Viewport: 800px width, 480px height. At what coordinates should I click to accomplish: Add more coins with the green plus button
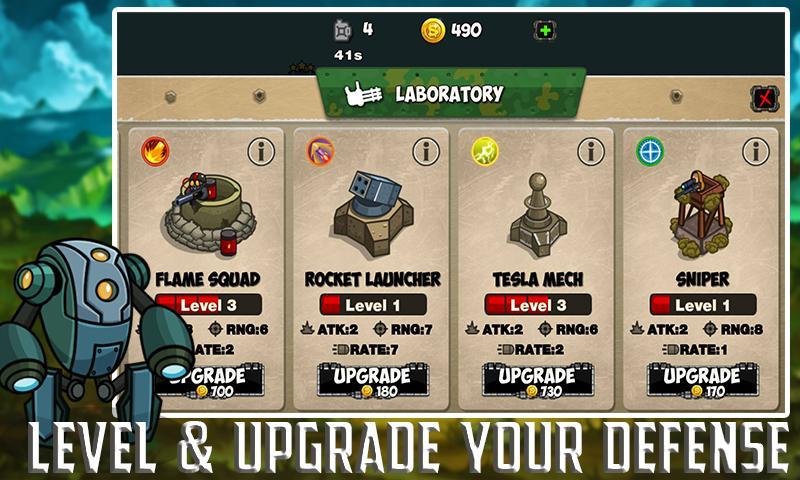tap(544, 31)
